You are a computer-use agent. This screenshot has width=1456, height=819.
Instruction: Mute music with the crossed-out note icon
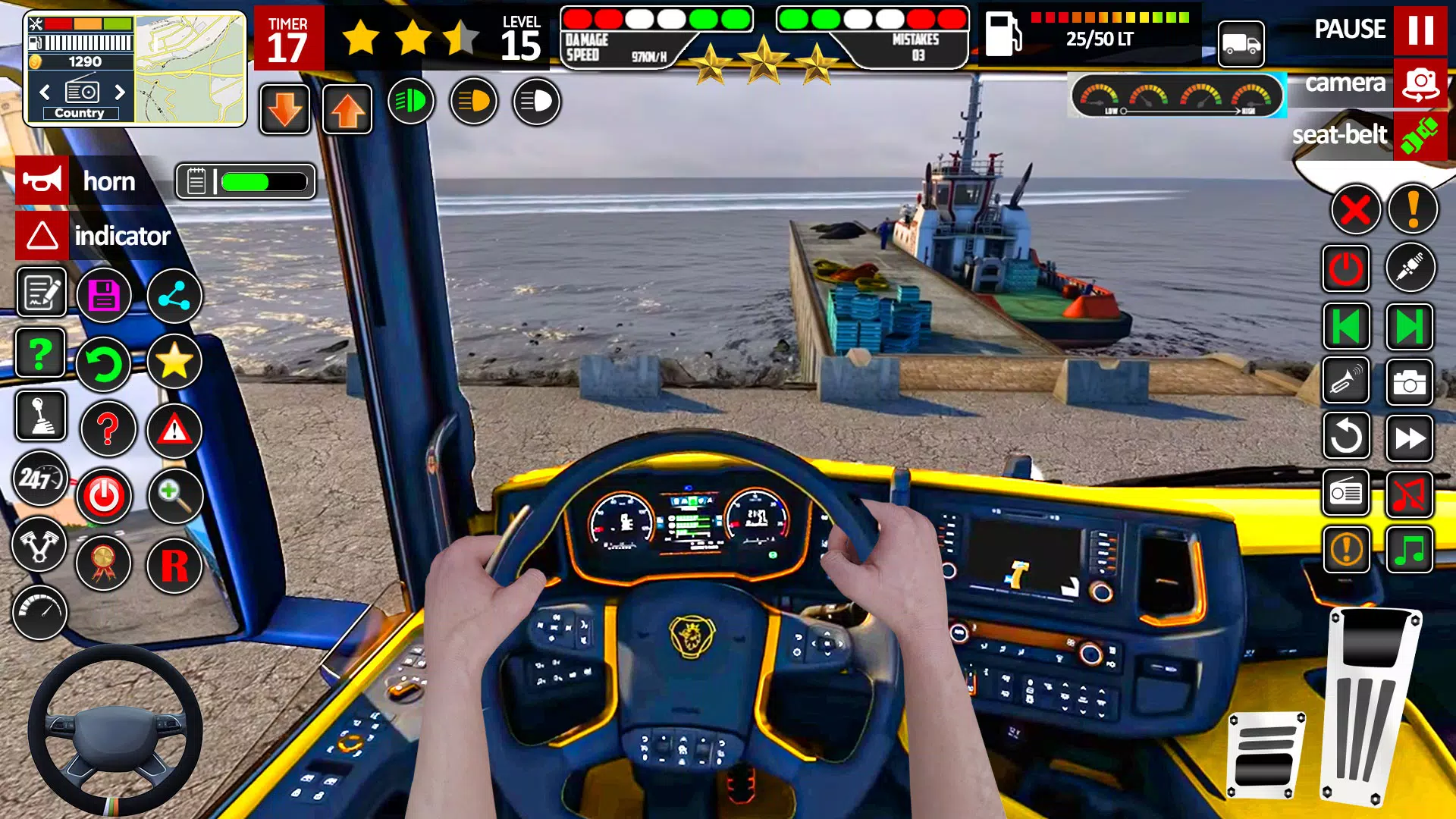click(1409, 494)
